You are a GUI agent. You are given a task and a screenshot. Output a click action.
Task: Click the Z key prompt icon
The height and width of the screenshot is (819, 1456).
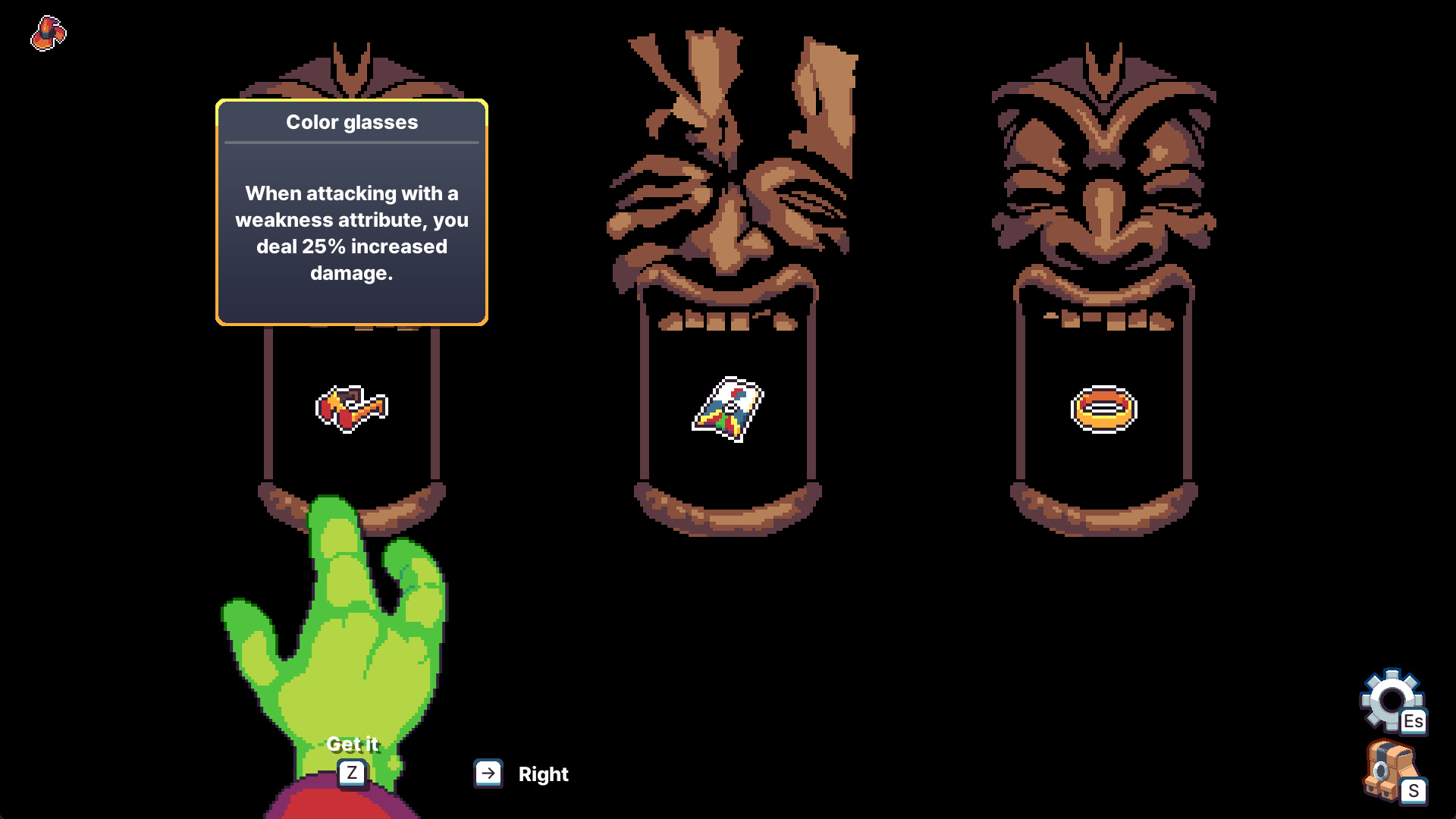click(x=351, y=773)
